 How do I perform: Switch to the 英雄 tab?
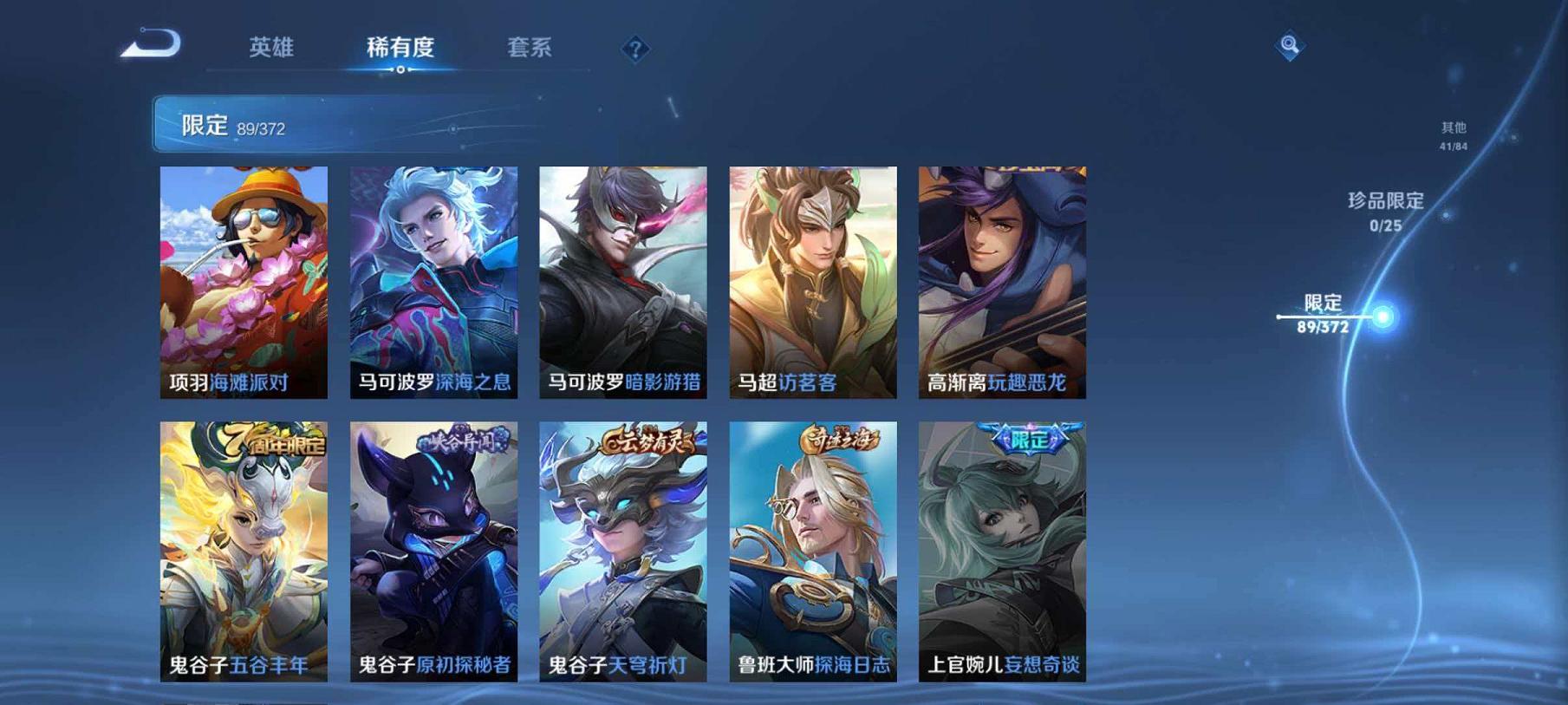coord(270,49)
